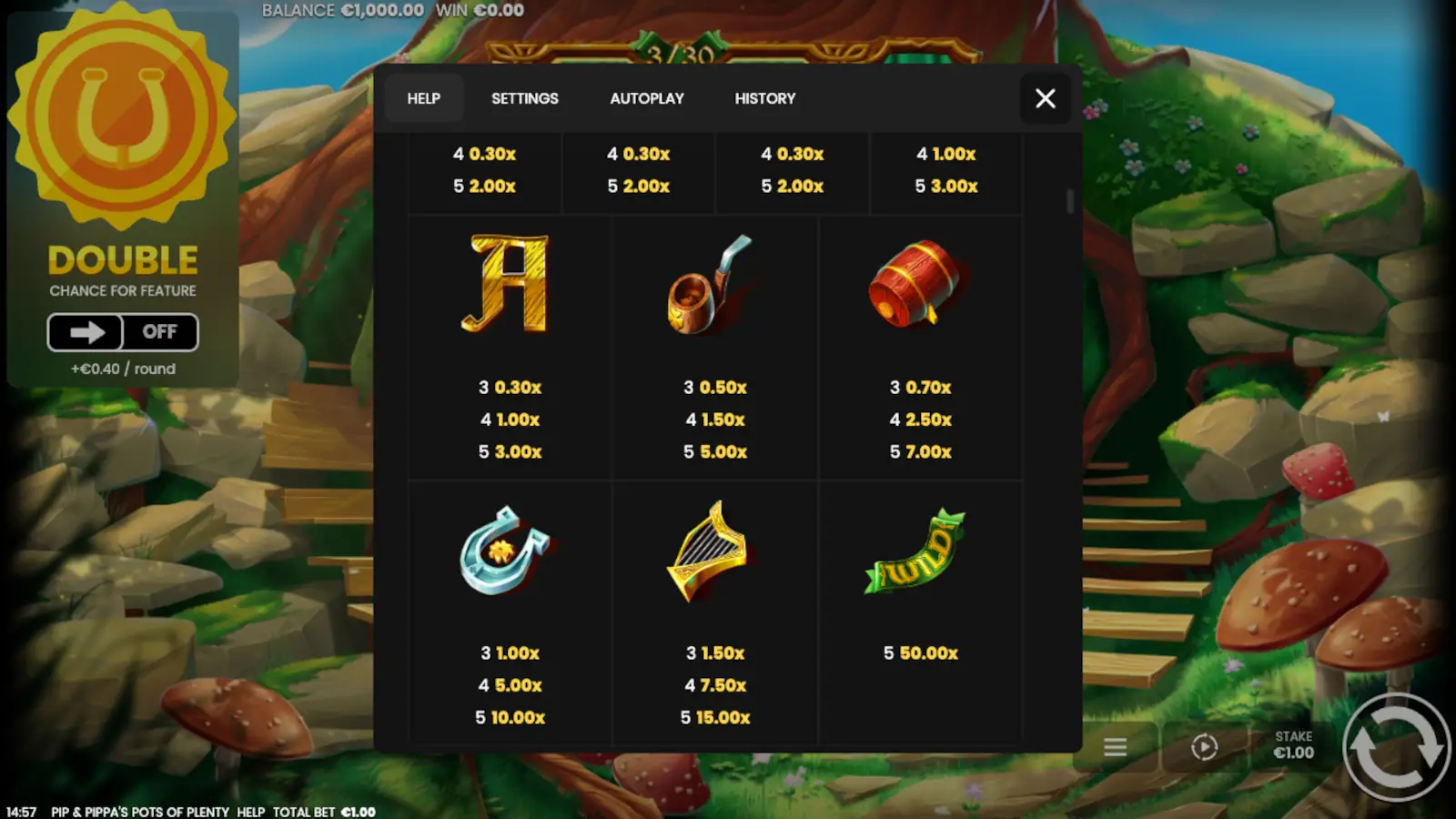Open the hamburger game menu
1456x819 pixels.
(x=1114, y=747)
